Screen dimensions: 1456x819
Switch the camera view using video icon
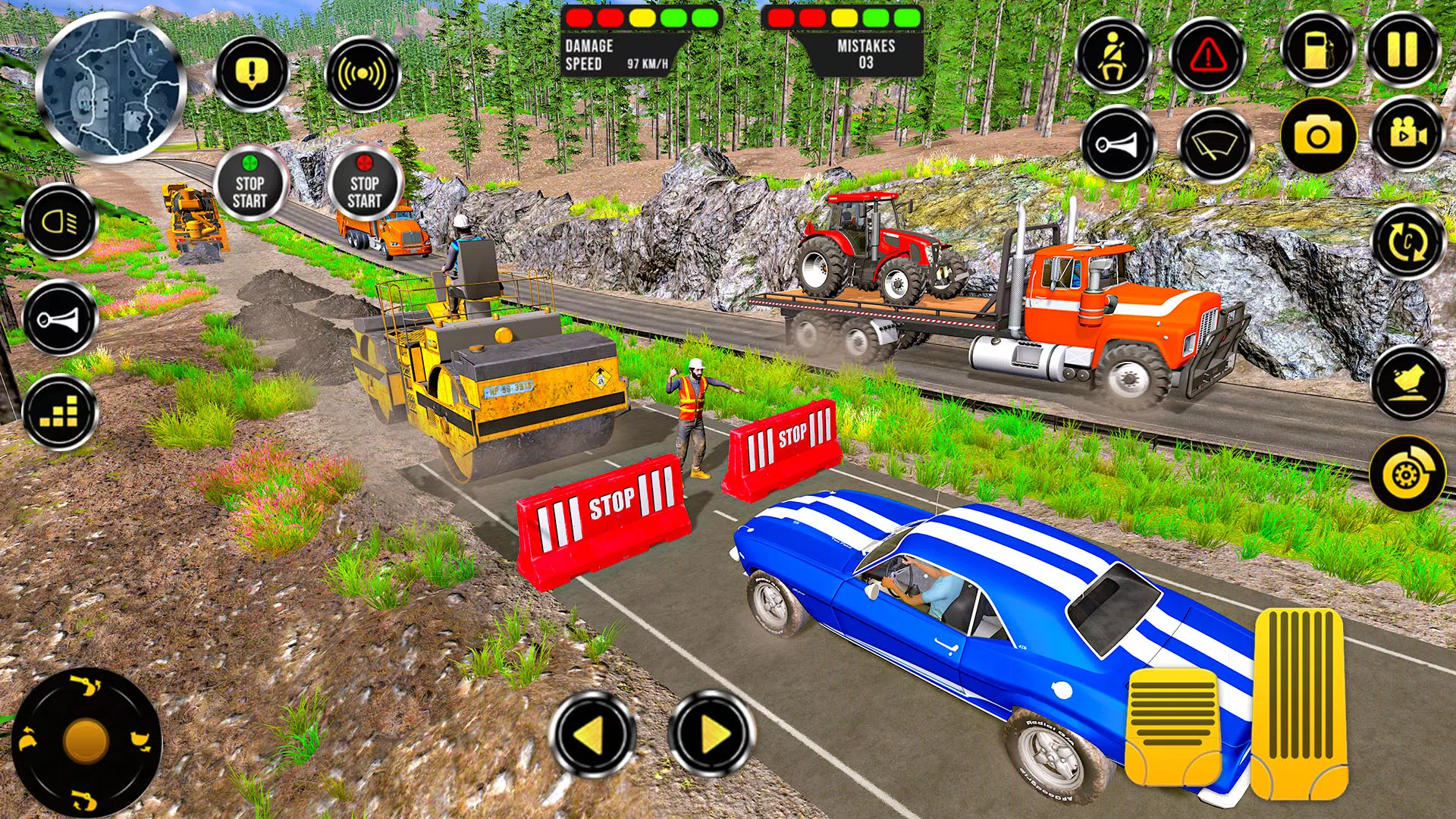pos(1407,134)
